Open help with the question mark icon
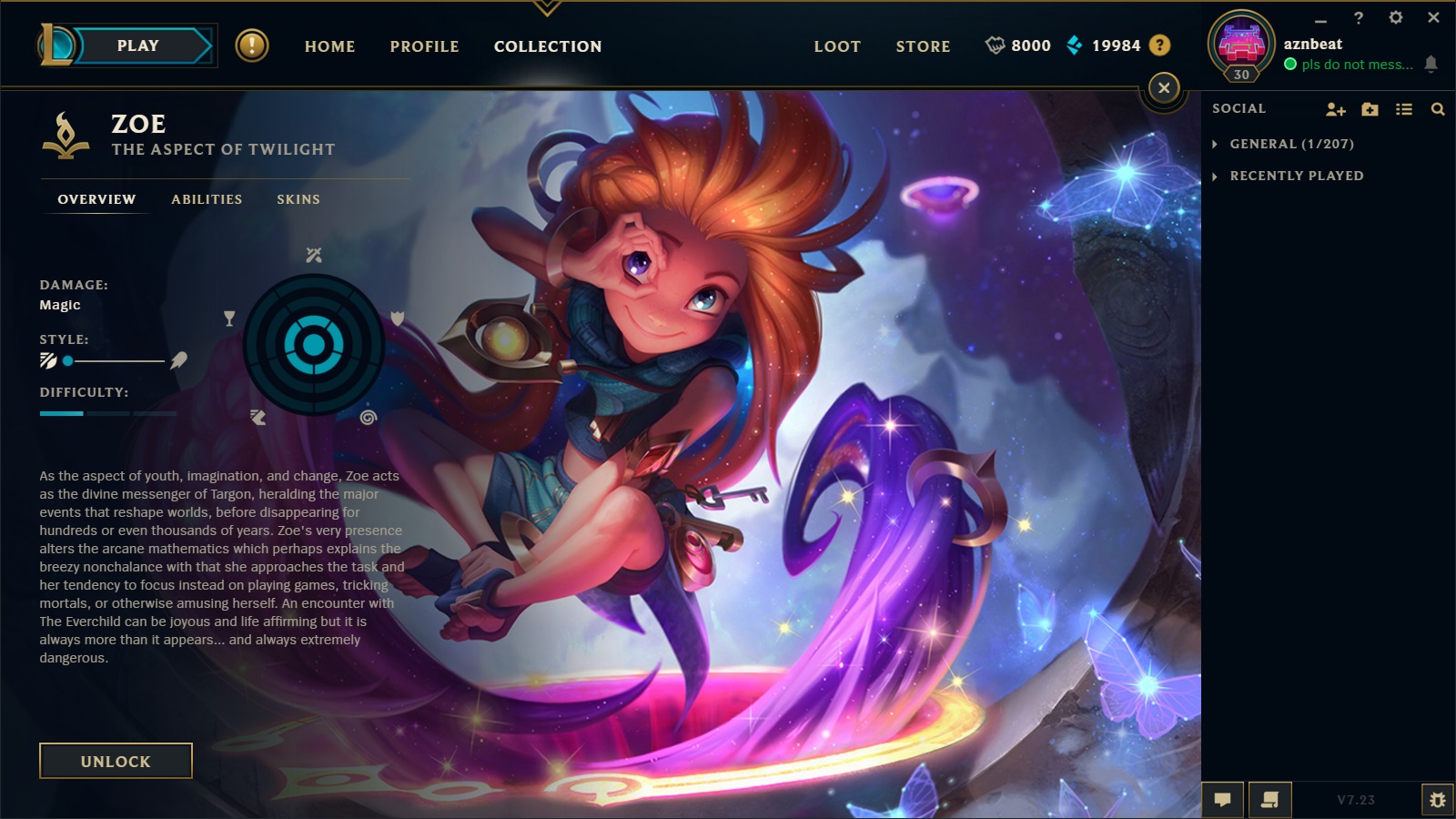The image size is (1456, 819). (1158, 45)
